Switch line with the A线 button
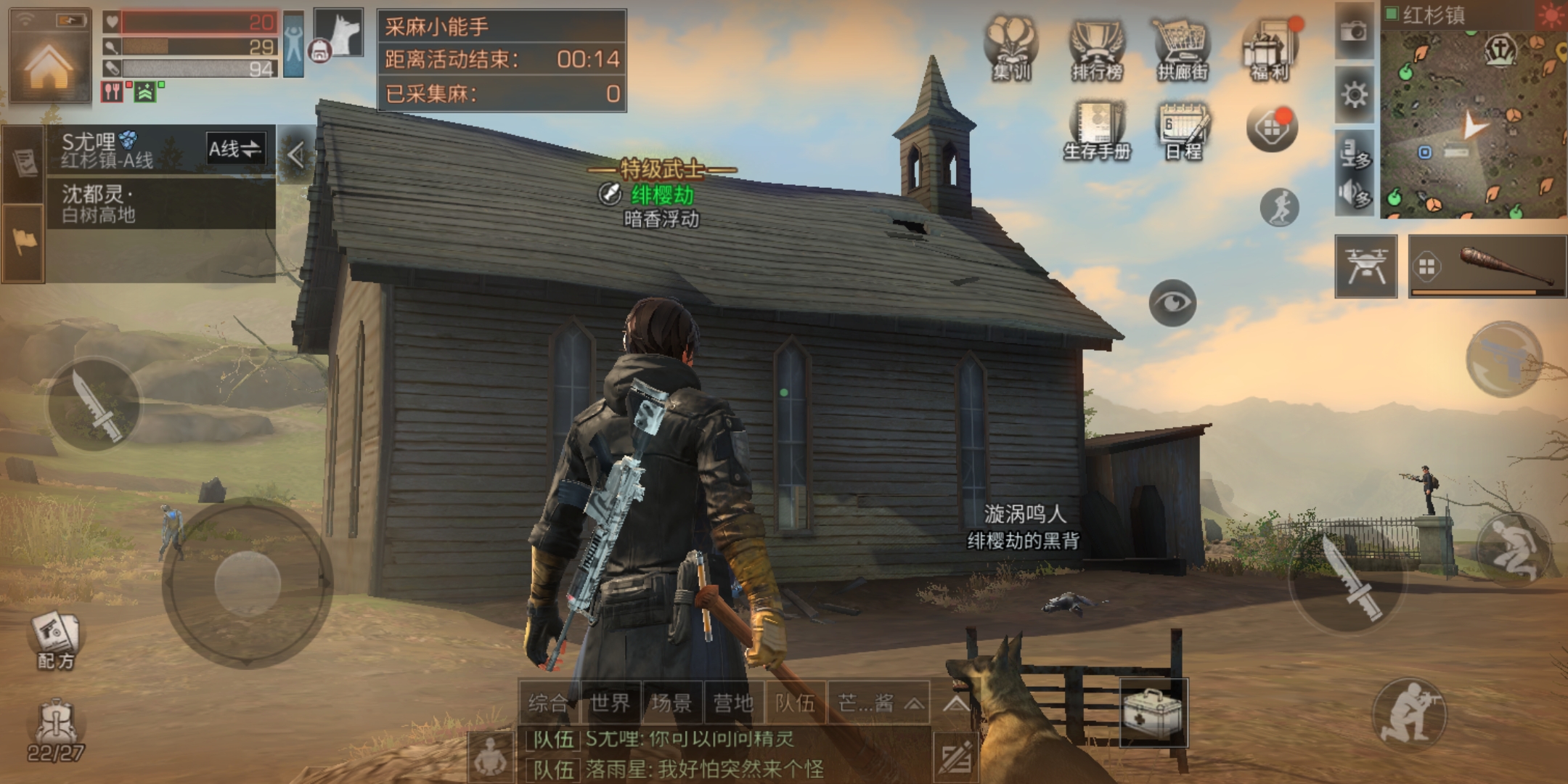Screen dimensions: 1568x784 (x=235, y=150)
